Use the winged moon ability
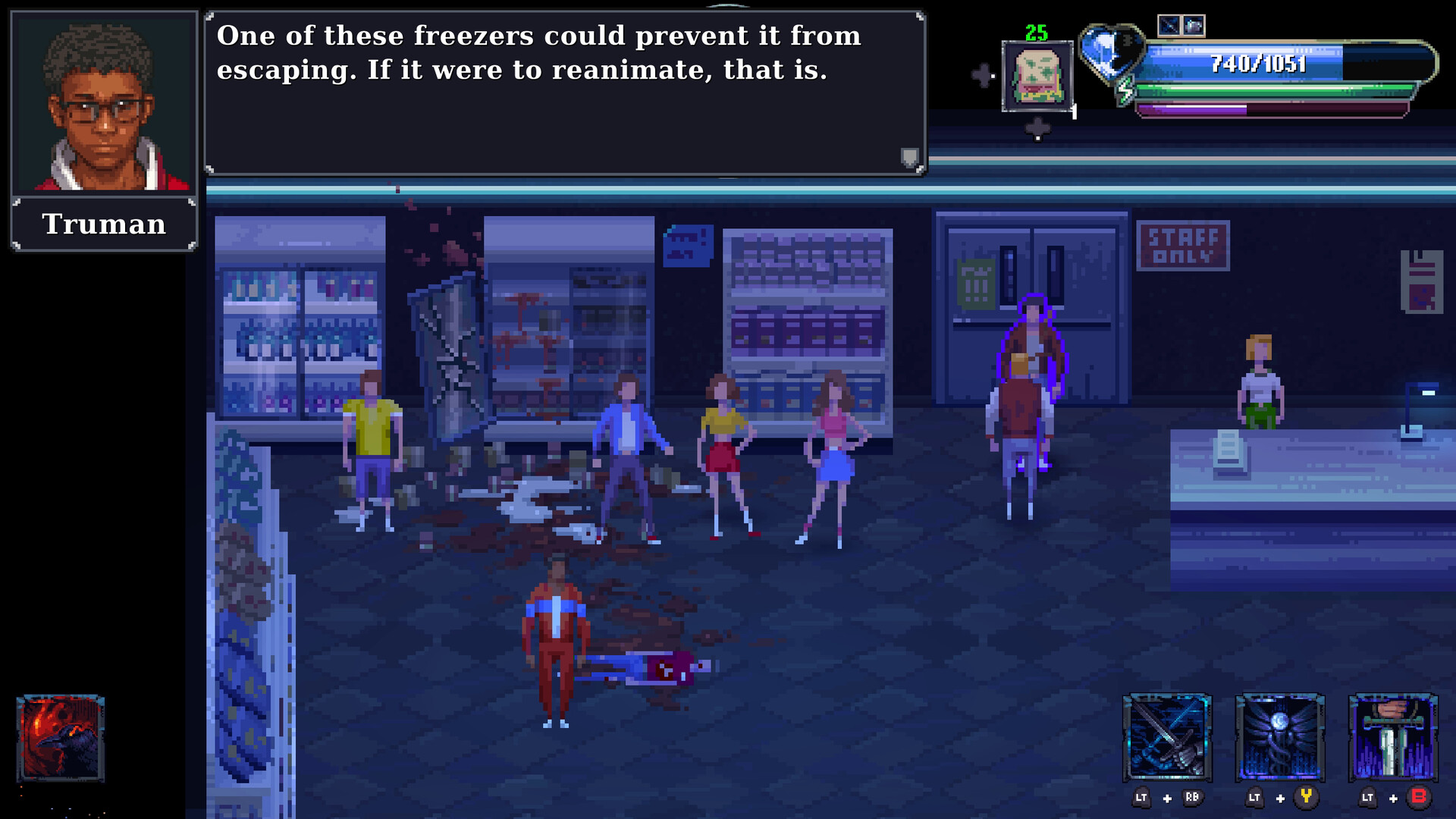 coord(1280,738)
